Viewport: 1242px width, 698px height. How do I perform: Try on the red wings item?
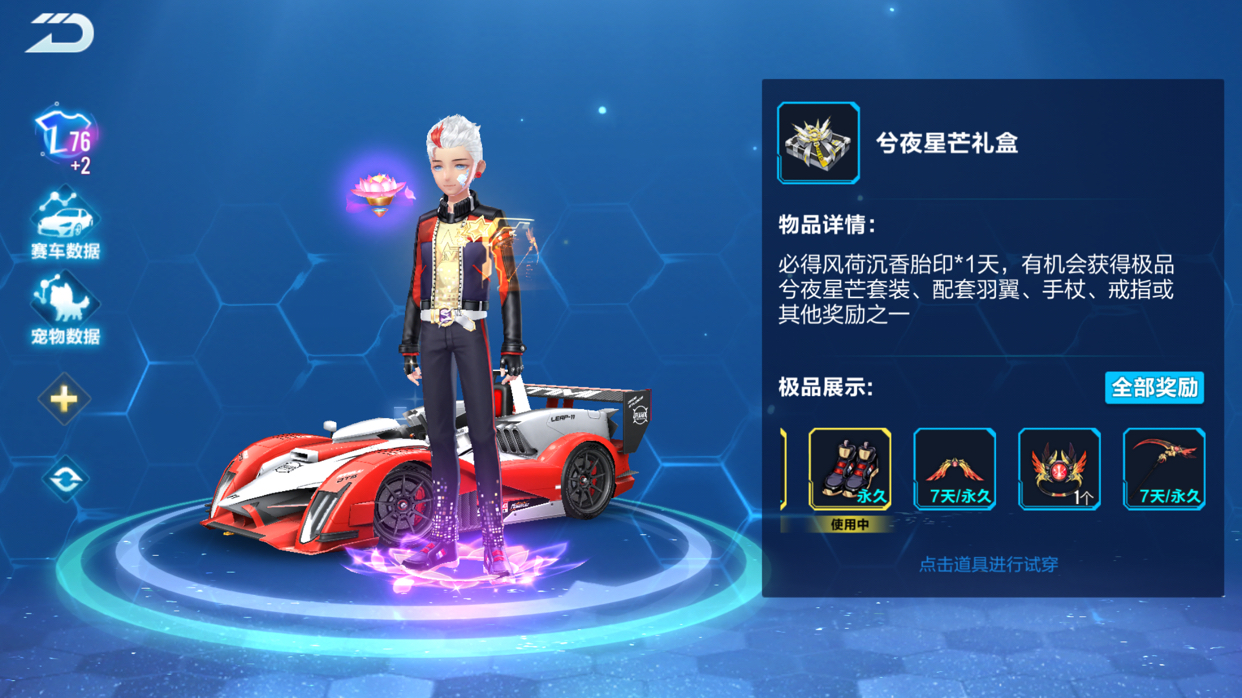pos(954,470)
